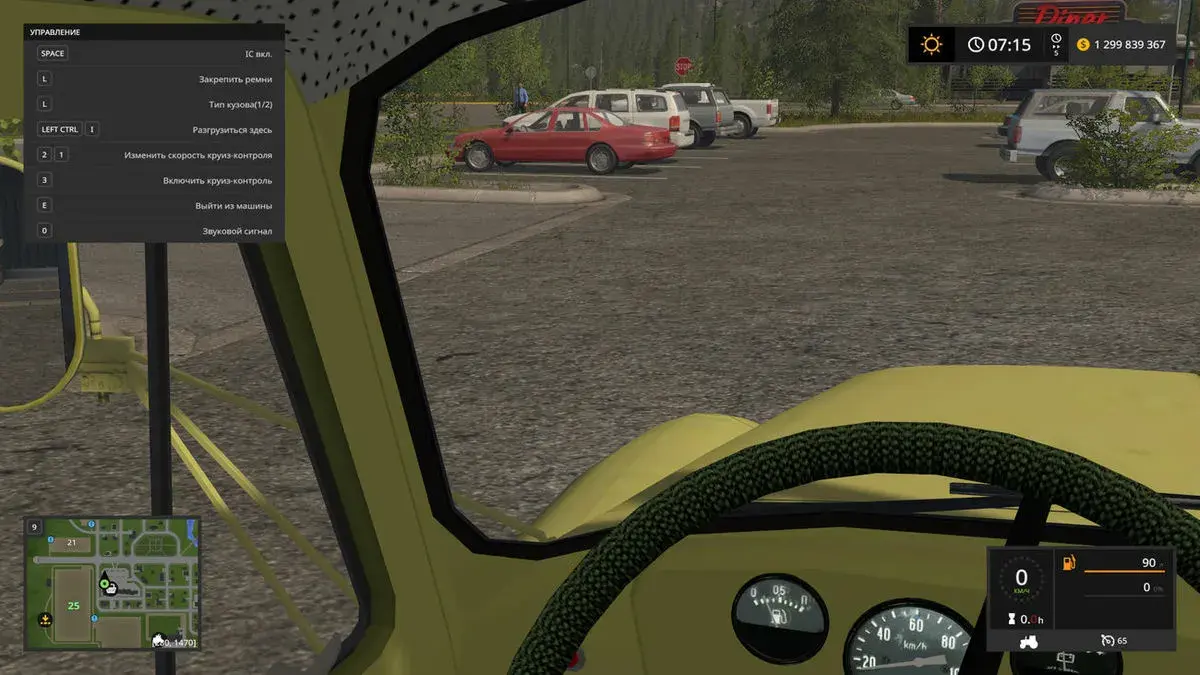The image size is (1200, 675).
Task: Click the yellow unload-point marker on minimap
Action: pos(44,619)
